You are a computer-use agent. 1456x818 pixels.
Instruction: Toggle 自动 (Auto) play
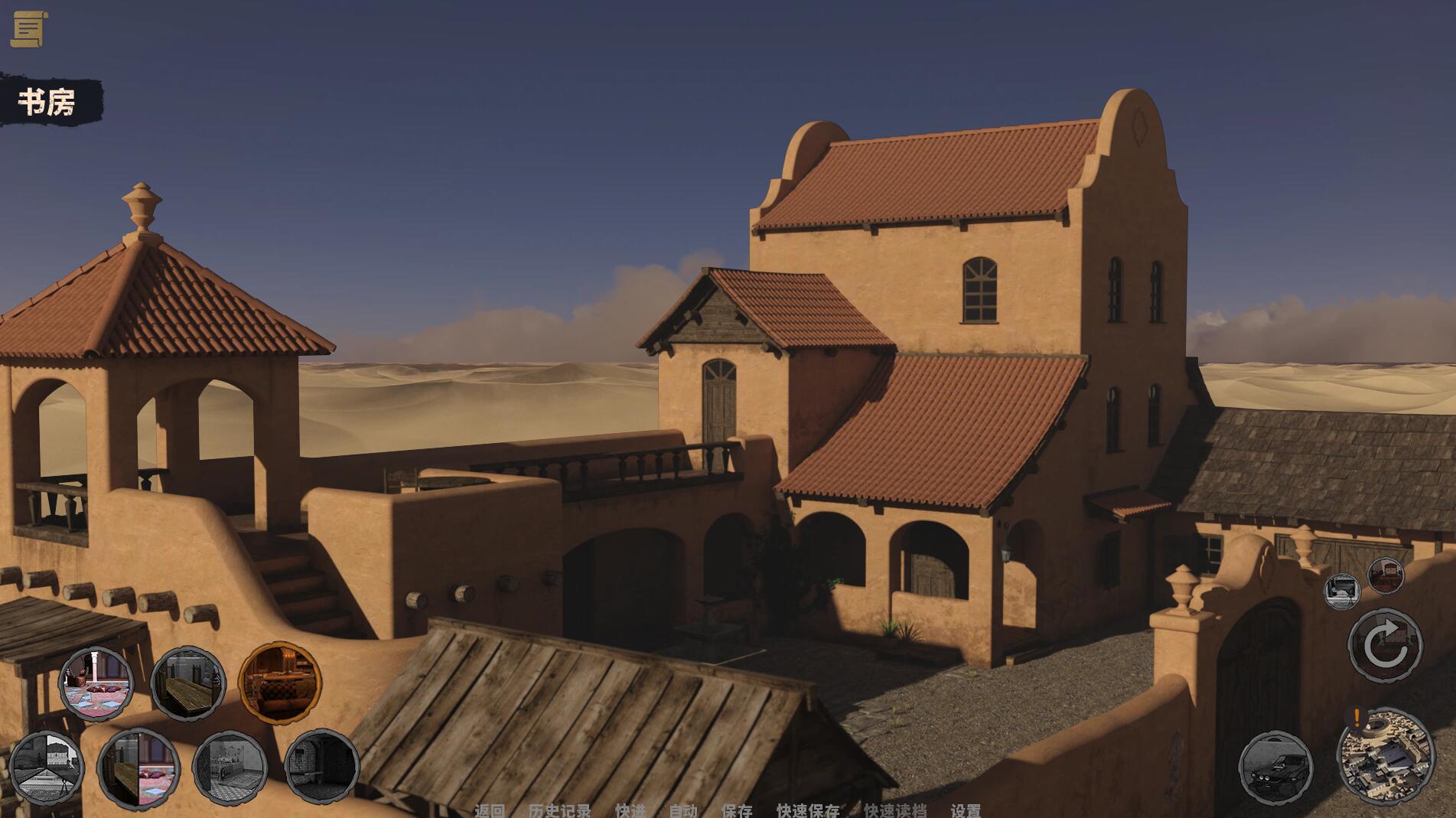tap(683, 810)
